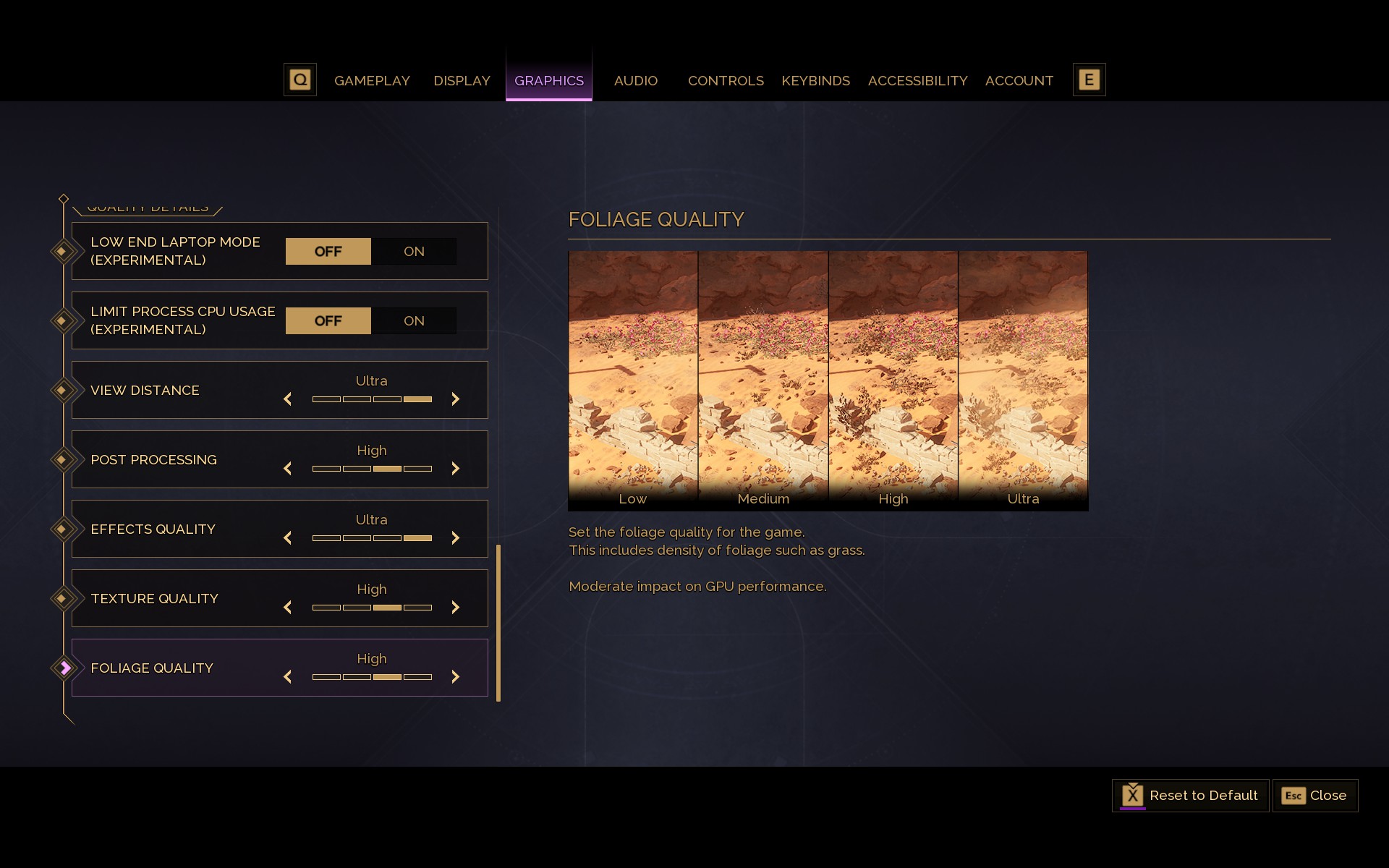Screen dimensions: 1389x868
Task: Switch to the Gameplay tab
Action: pos(372,80)
